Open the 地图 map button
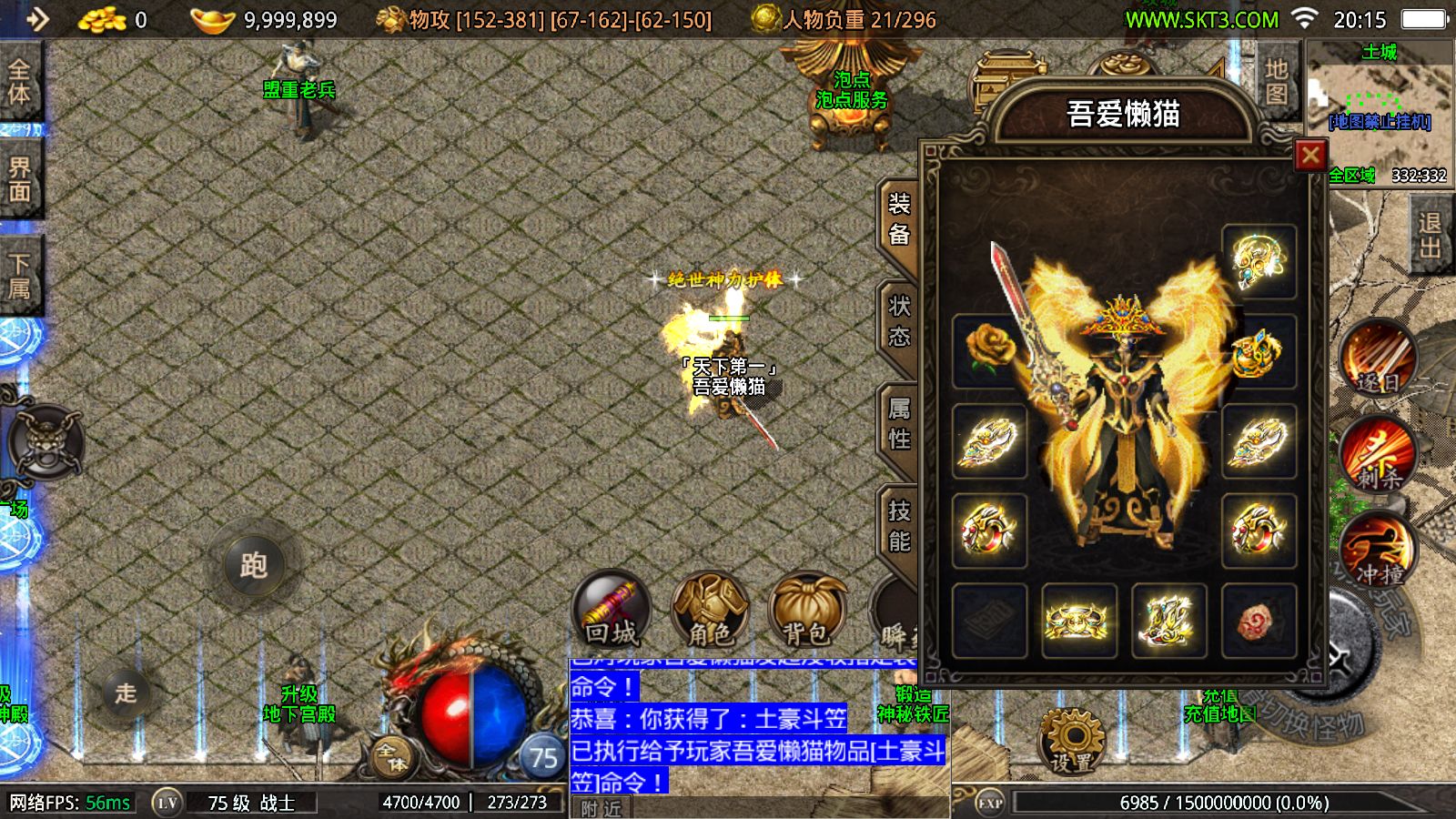The height and width of the screenshot is (819, 1456). pos(1276,81)
